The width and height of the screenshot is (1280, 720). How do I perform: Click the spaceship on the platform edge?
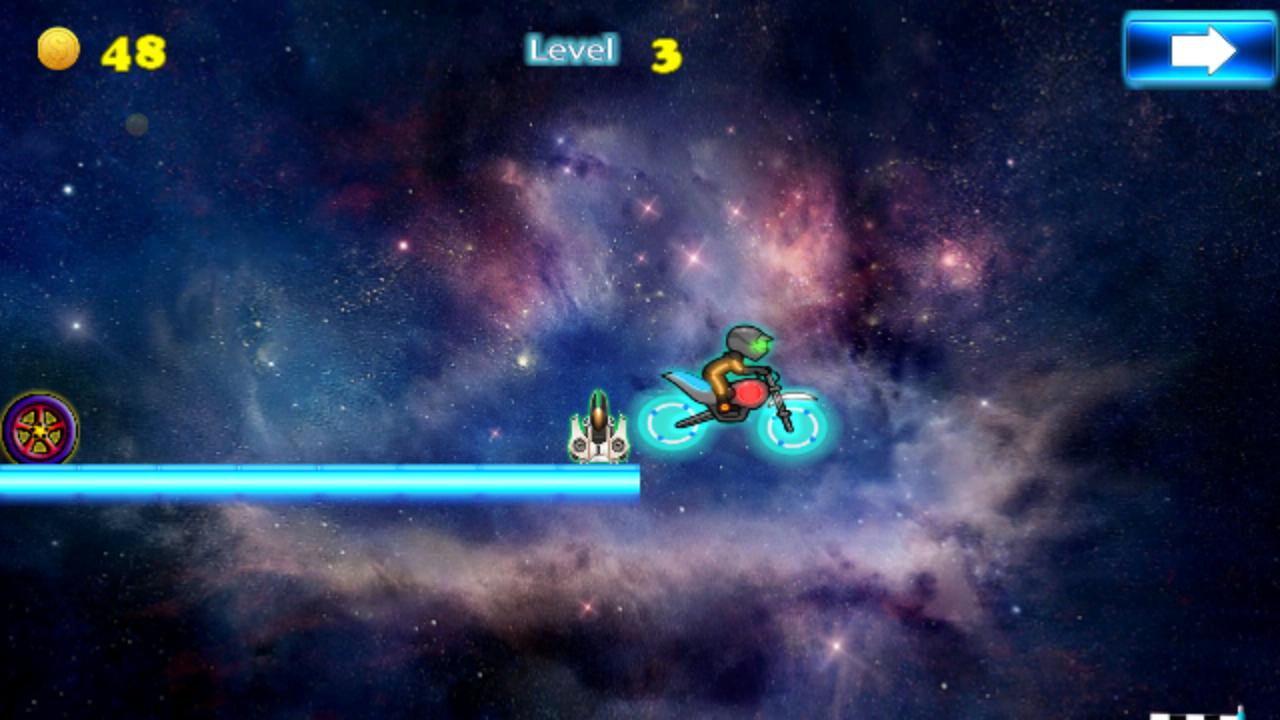pyautogui.click(x=598, y=435)
